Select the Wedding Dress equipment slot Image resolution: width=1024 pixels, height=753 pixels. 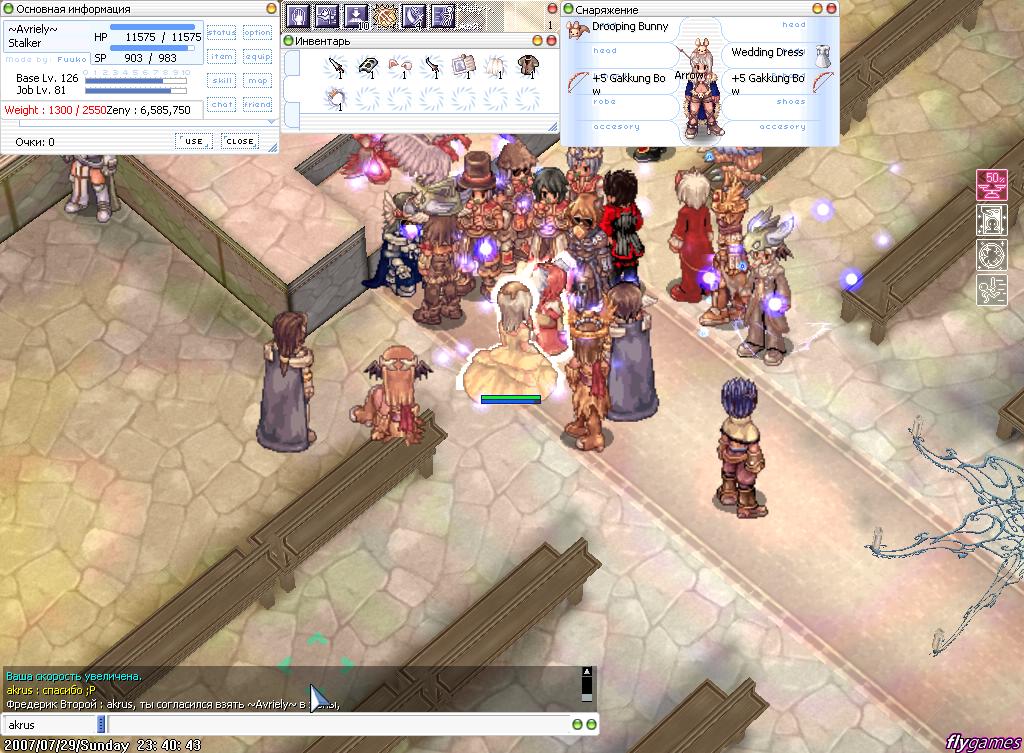point(768,52)
